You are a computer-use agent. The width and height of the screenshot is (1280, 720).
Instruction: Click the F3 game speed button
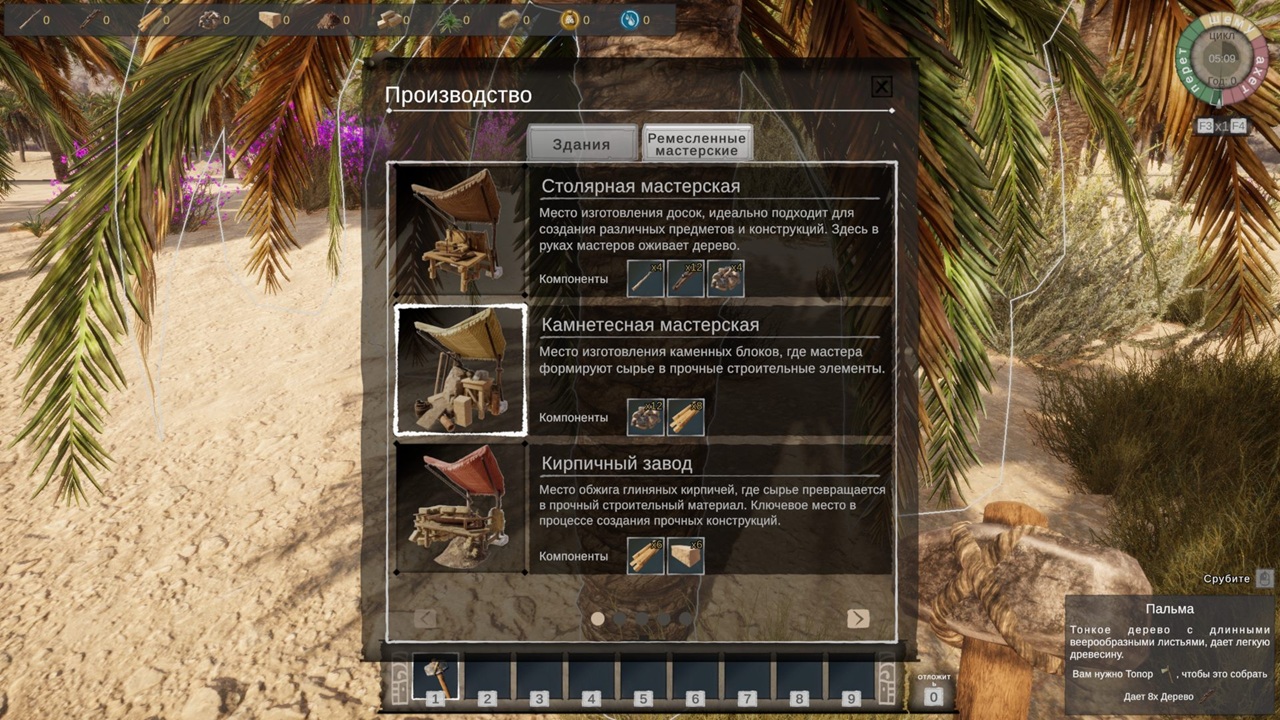(x=1205, y=126)
